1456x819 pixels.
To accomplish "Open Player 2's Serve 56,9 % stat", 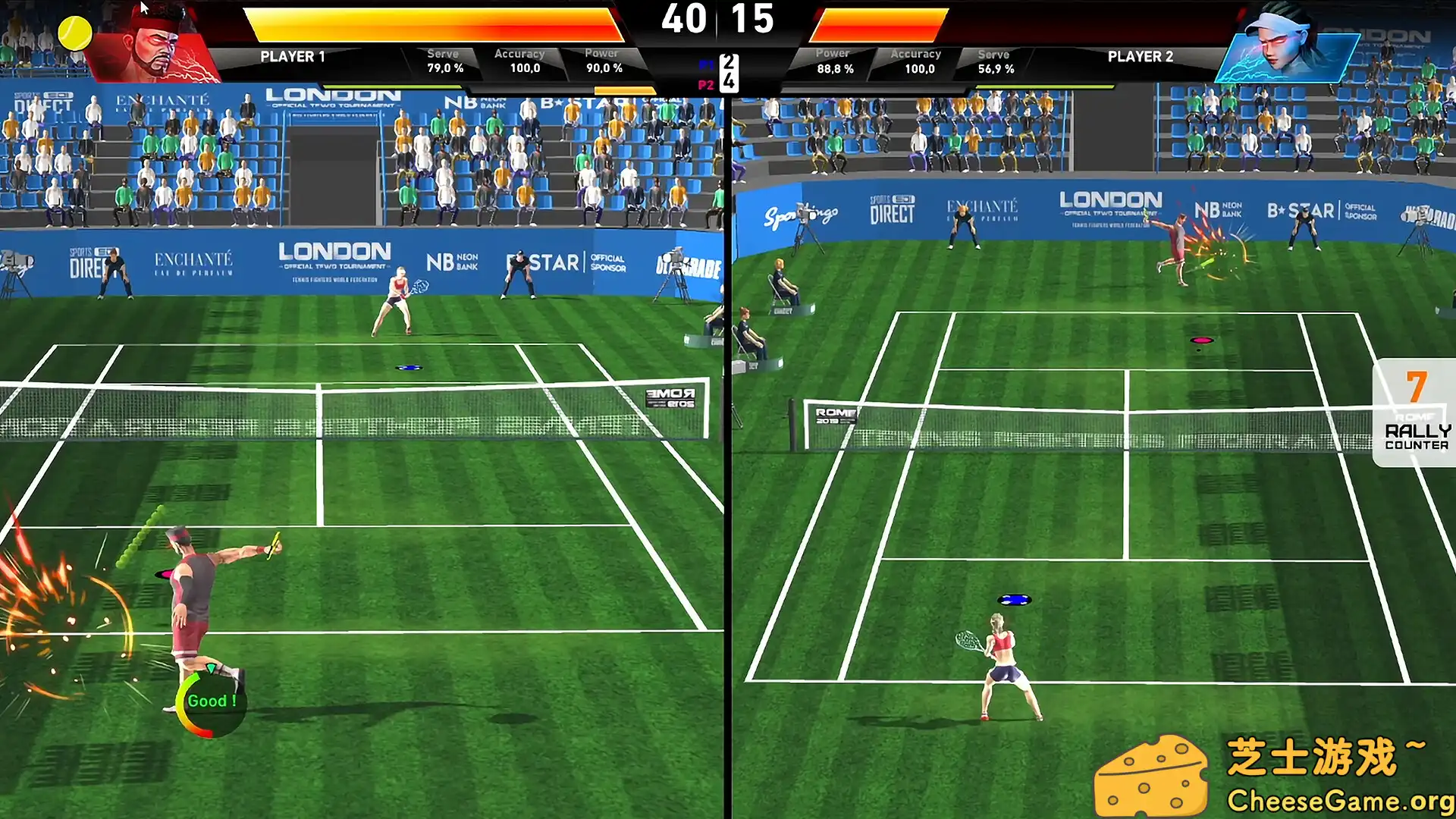I will pyautogui.click(x=994, y=61).
